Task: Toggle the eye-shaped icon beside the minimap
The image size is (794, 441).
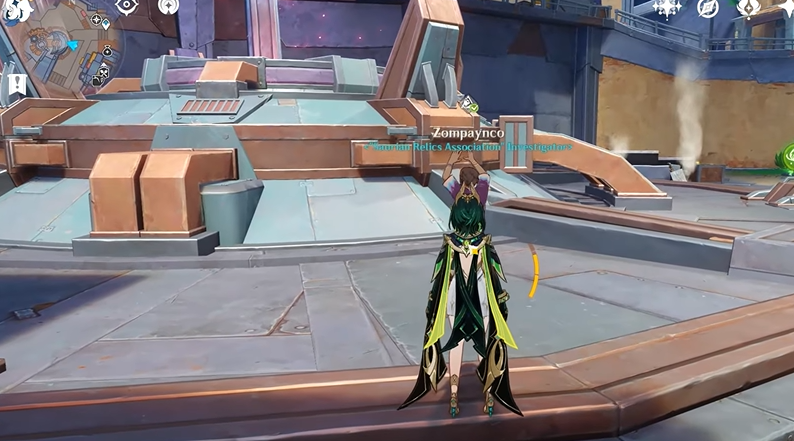Action: 127,6
